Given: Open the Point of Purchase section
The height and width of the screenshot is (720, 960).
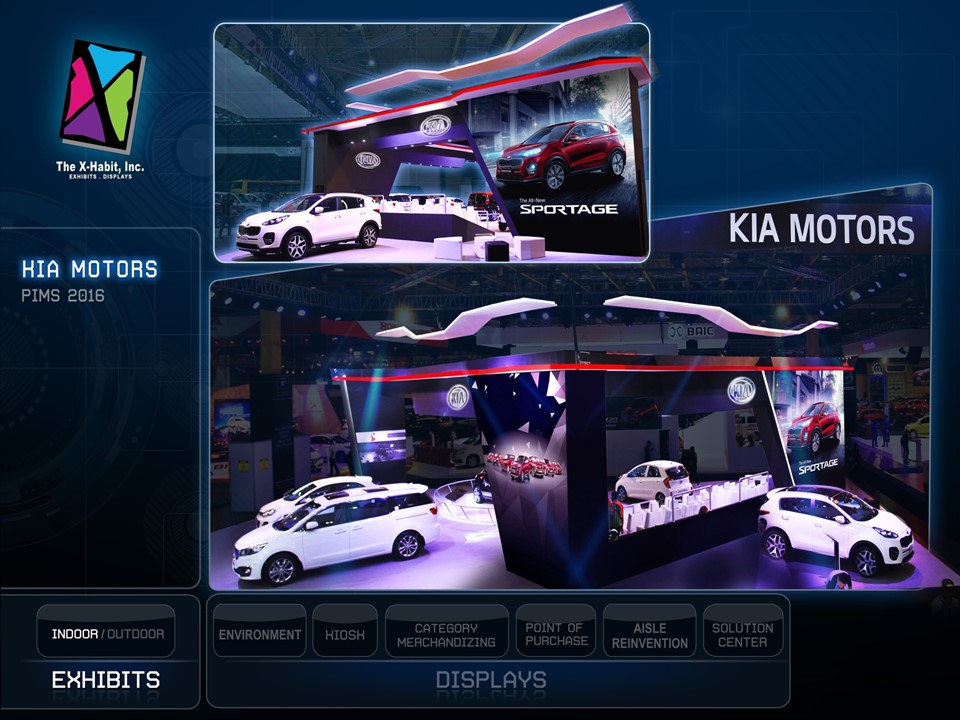Looking at the screenshot, I should [555, 634].
